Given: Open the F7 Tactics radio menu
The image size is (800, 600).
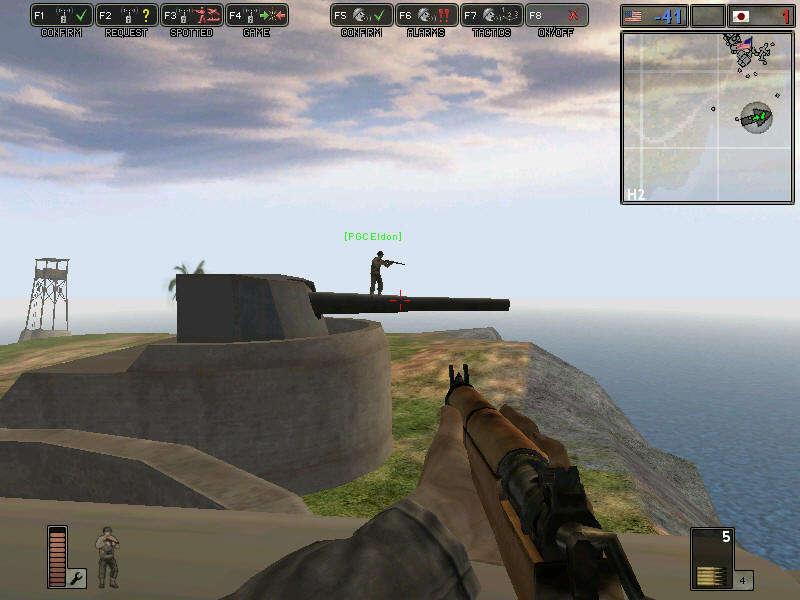Looking at the screenshot, I should point(491,16).
